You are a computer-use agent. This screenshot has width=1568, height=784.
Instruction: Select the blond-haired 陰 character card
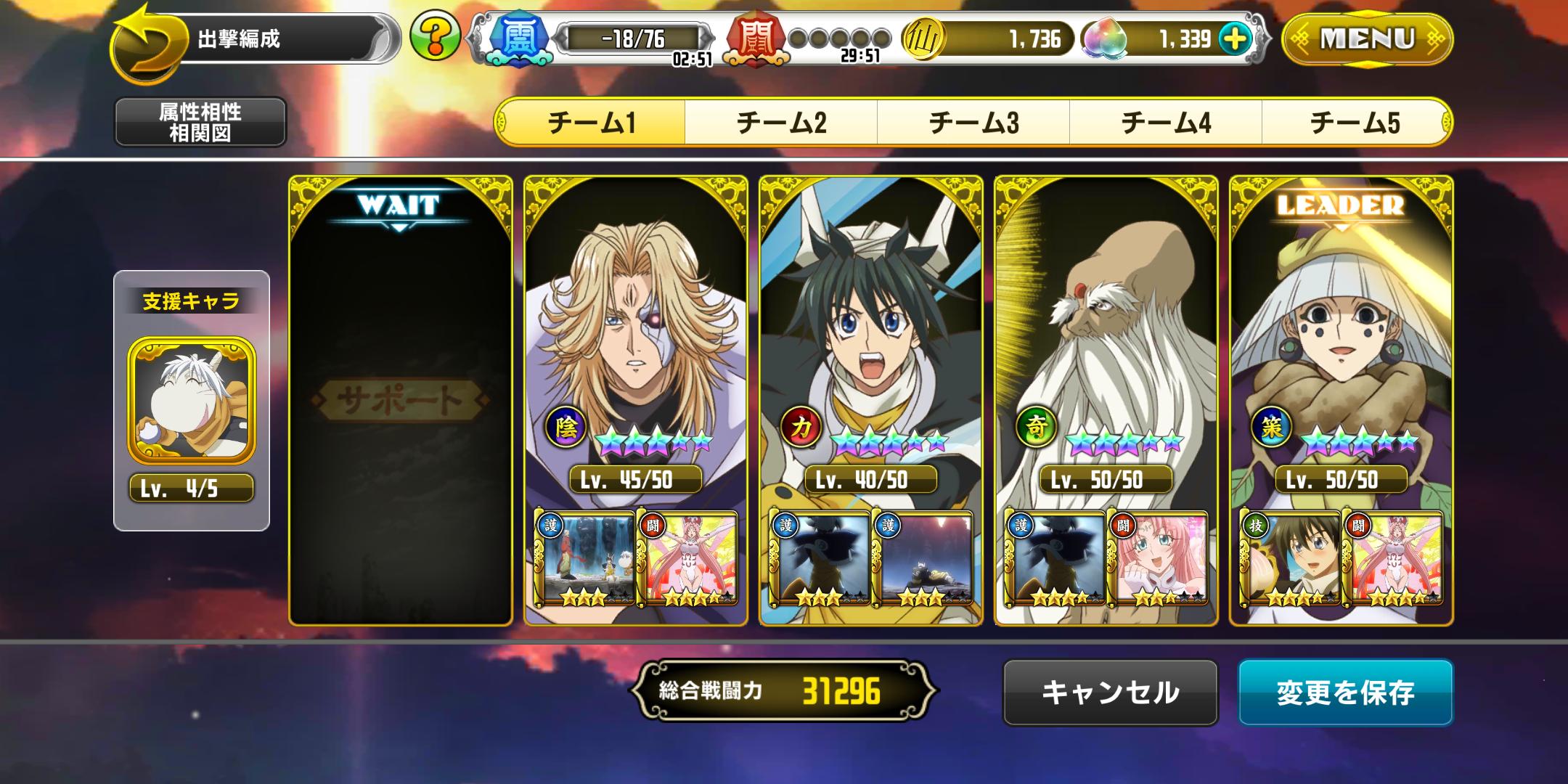pyautogui.click(x=635, y=327)
